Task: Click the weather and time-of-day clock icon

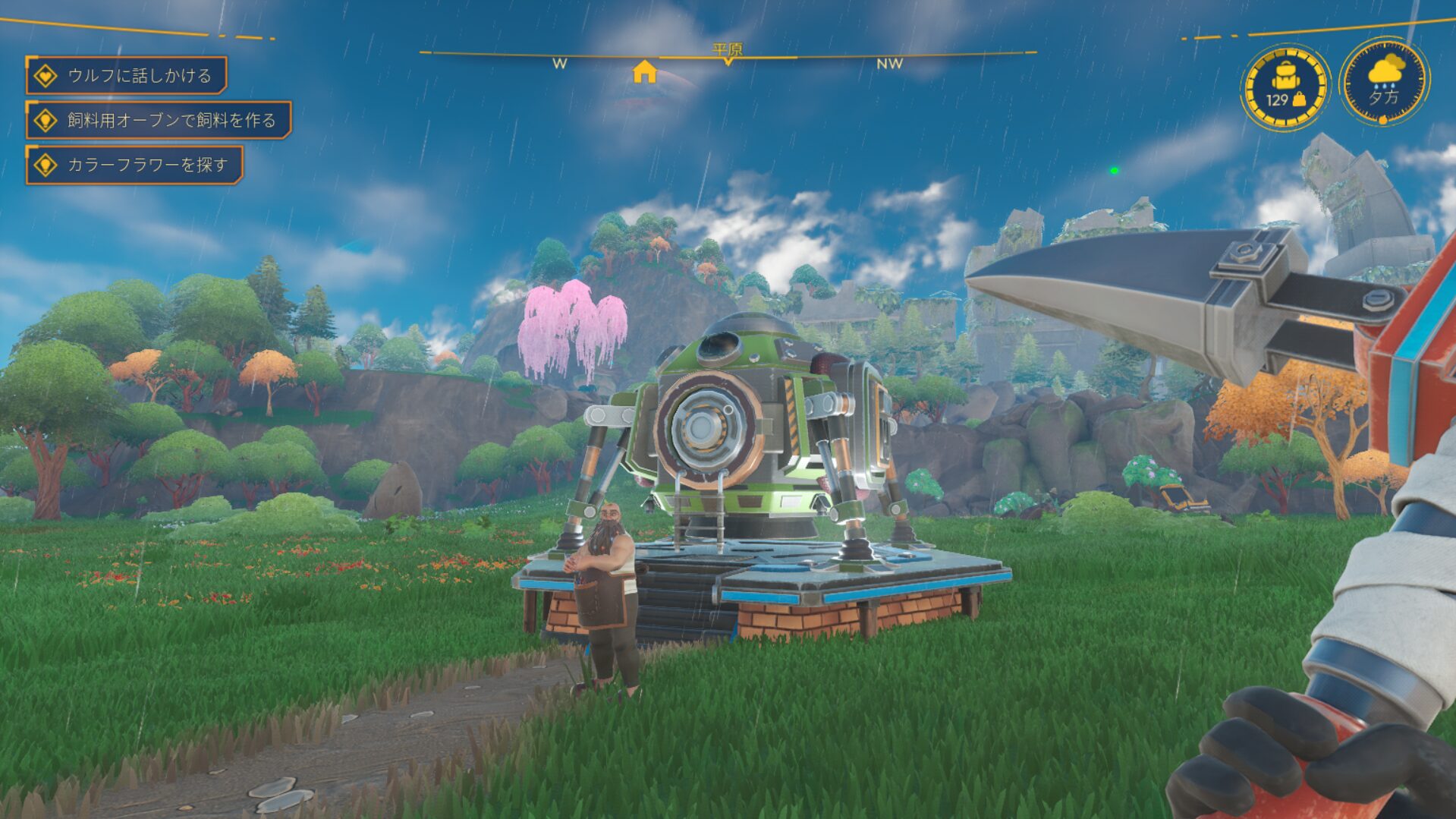Action: pos(1384,81)
